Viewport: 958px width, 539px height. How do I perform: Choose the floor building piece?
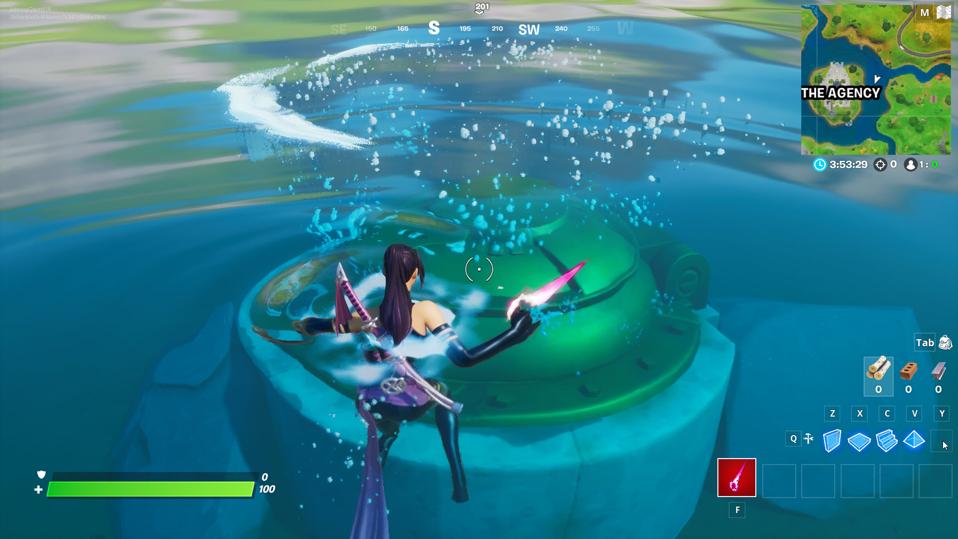tap(859, 441)
